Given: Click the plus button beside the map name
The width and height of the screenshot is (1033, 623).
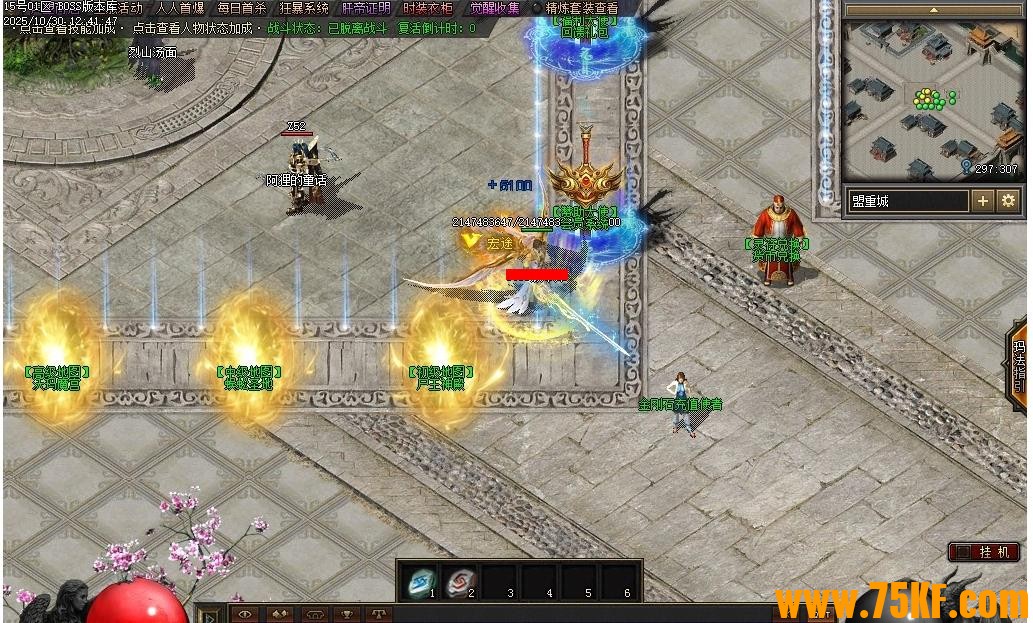Looking at the screenshot, I should click(983, 201).
